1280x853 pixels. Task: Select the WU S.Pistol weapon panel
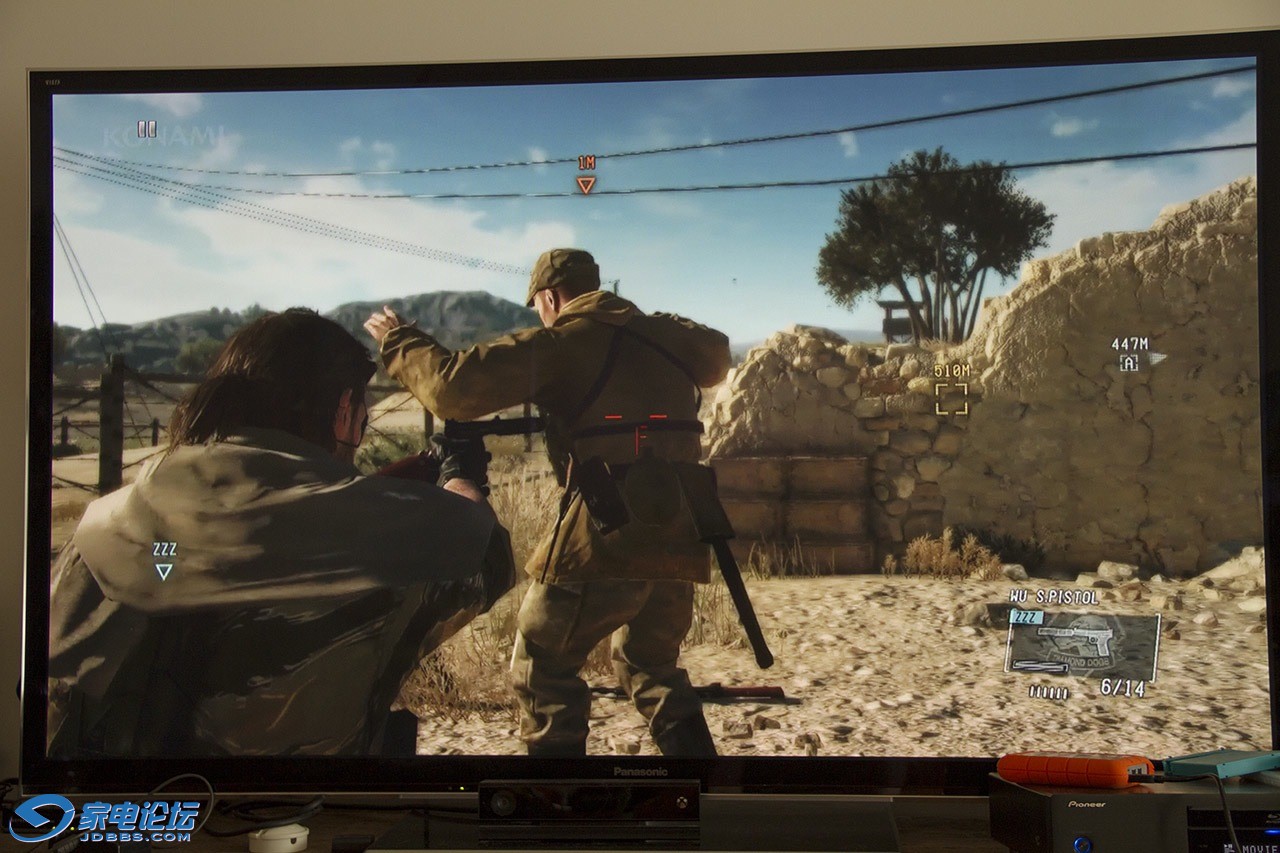[1083, 643]
